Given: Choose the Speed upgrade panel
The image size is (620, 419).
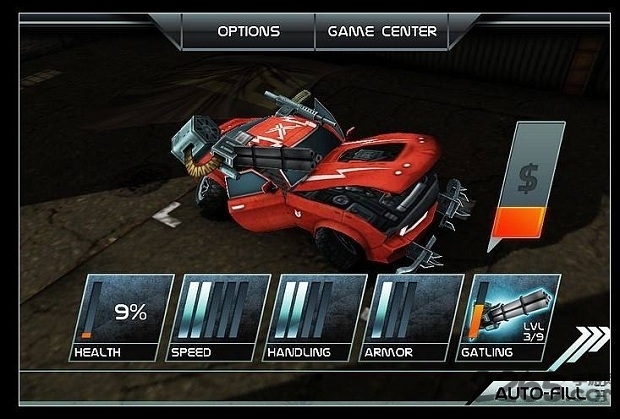Looking at the screenshot, I should (217, 317).
